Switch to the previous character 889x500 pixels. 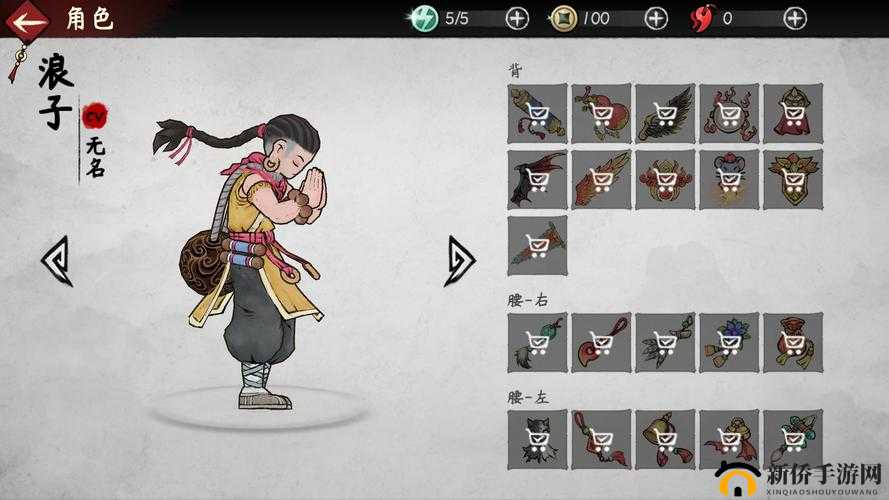click(56, 261)
